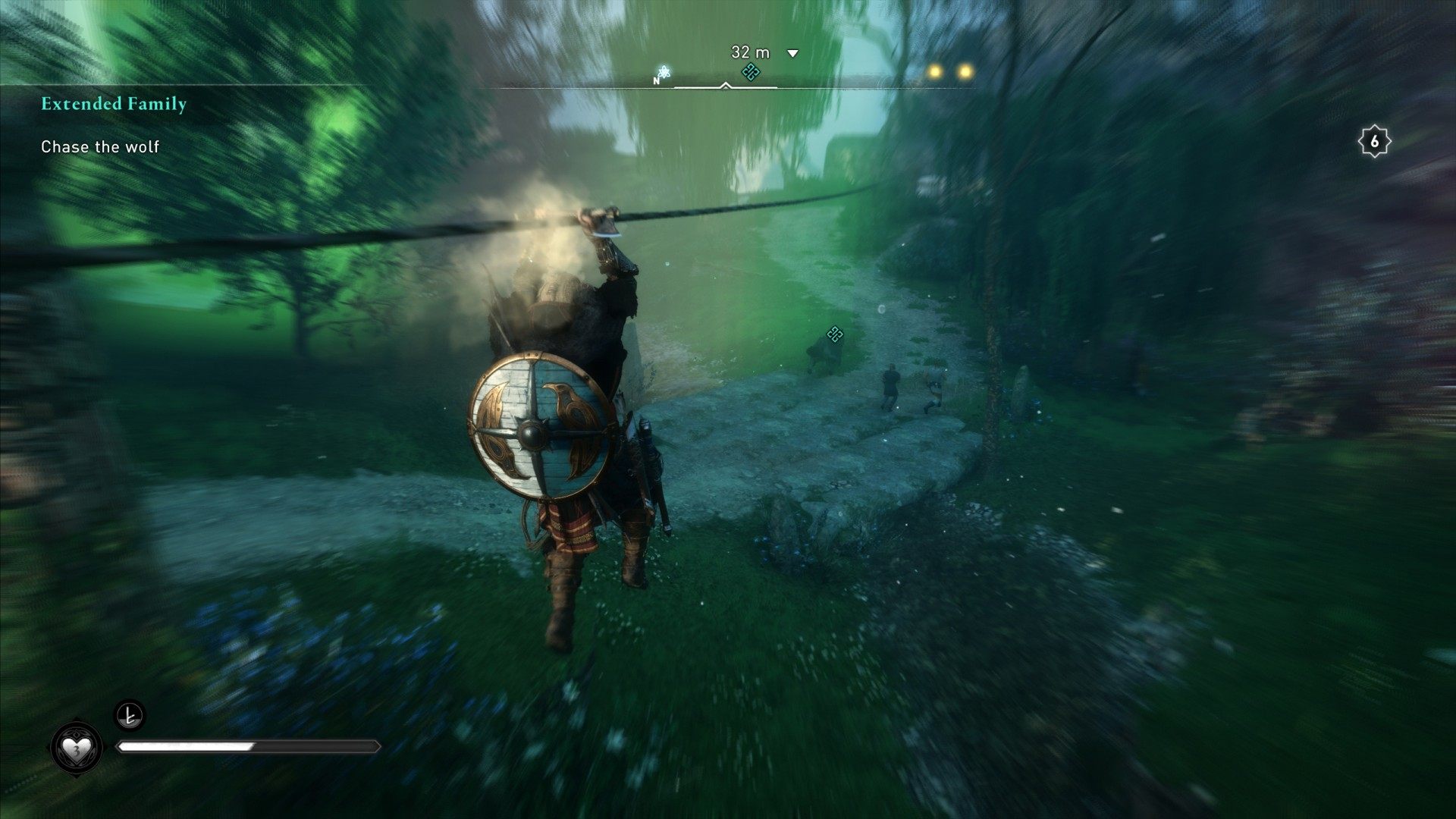Screen dimensions: 1456x819
Task: Click the wolf's floating objective marker
Action: [835, 334]
